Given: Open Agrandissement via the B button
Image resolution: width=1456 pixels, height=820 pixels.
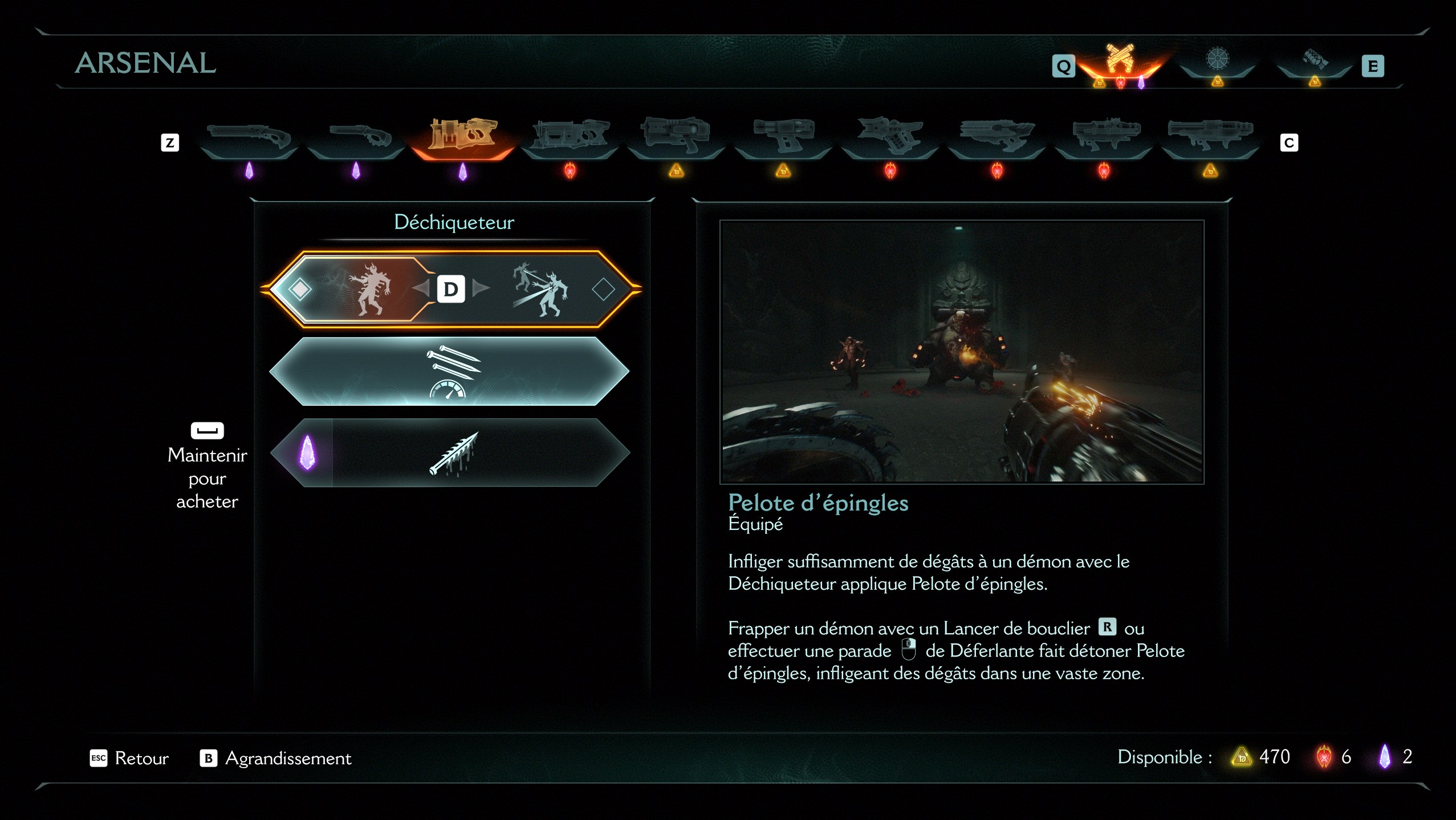Looking at the screenshot, I should tap(210, 758).
